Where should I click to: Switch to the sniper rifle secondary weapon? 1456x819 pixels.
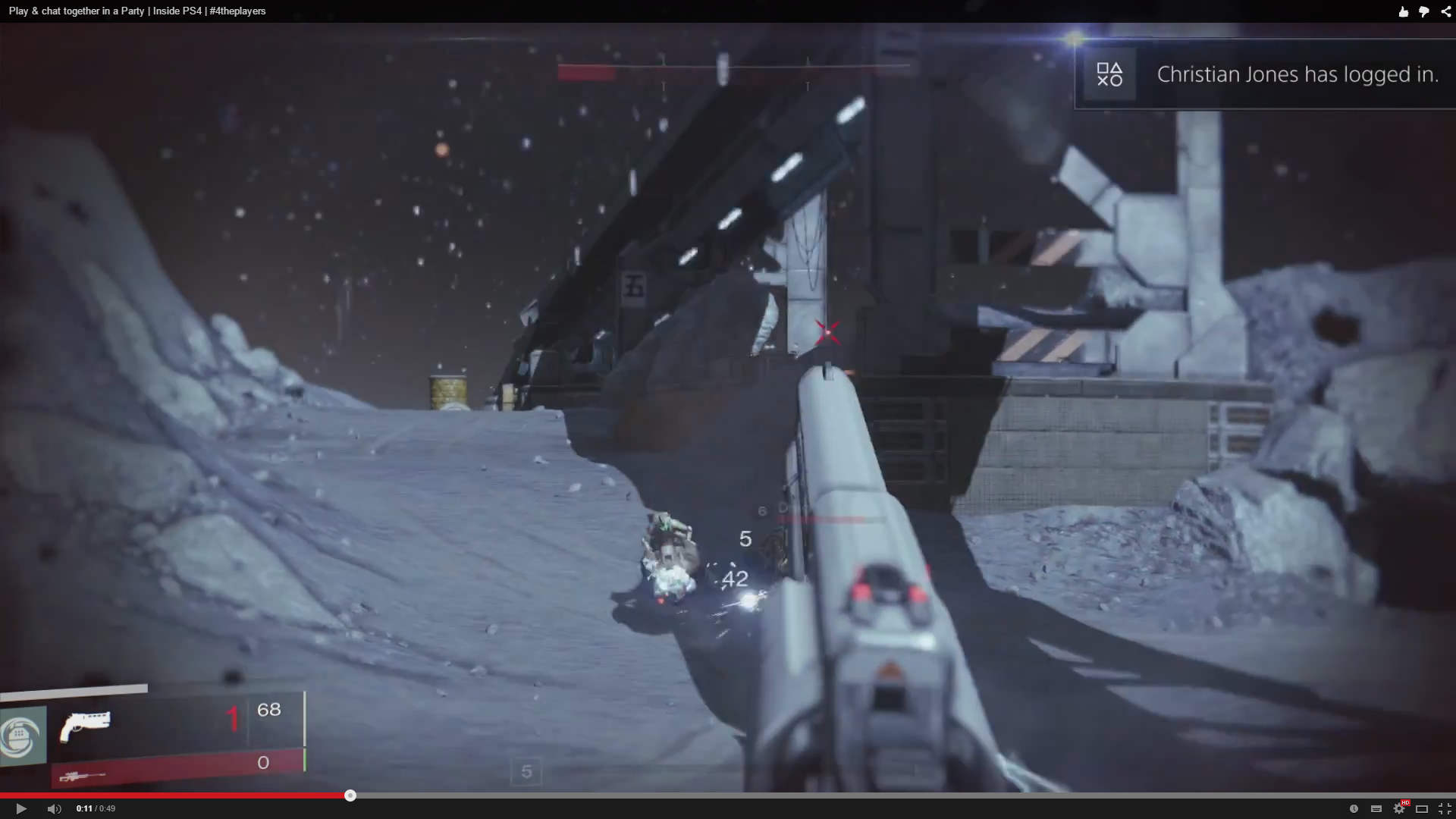(82, 776)
